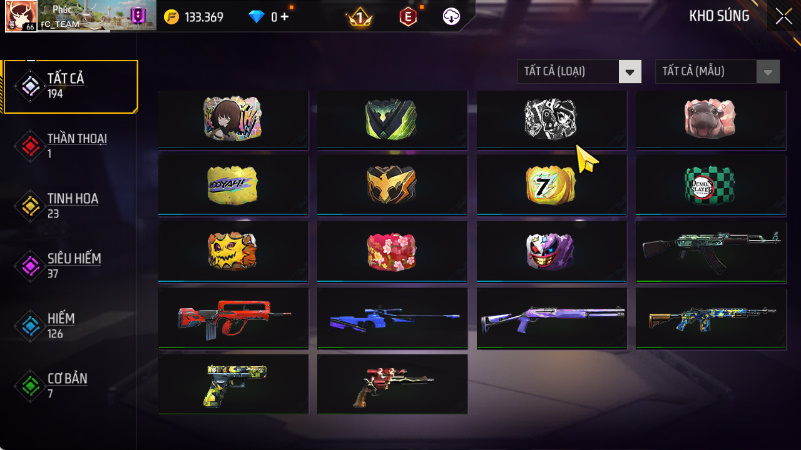Close the Kho Súng weapon vault
The image size is (801, 450).
tap(783, 15)
